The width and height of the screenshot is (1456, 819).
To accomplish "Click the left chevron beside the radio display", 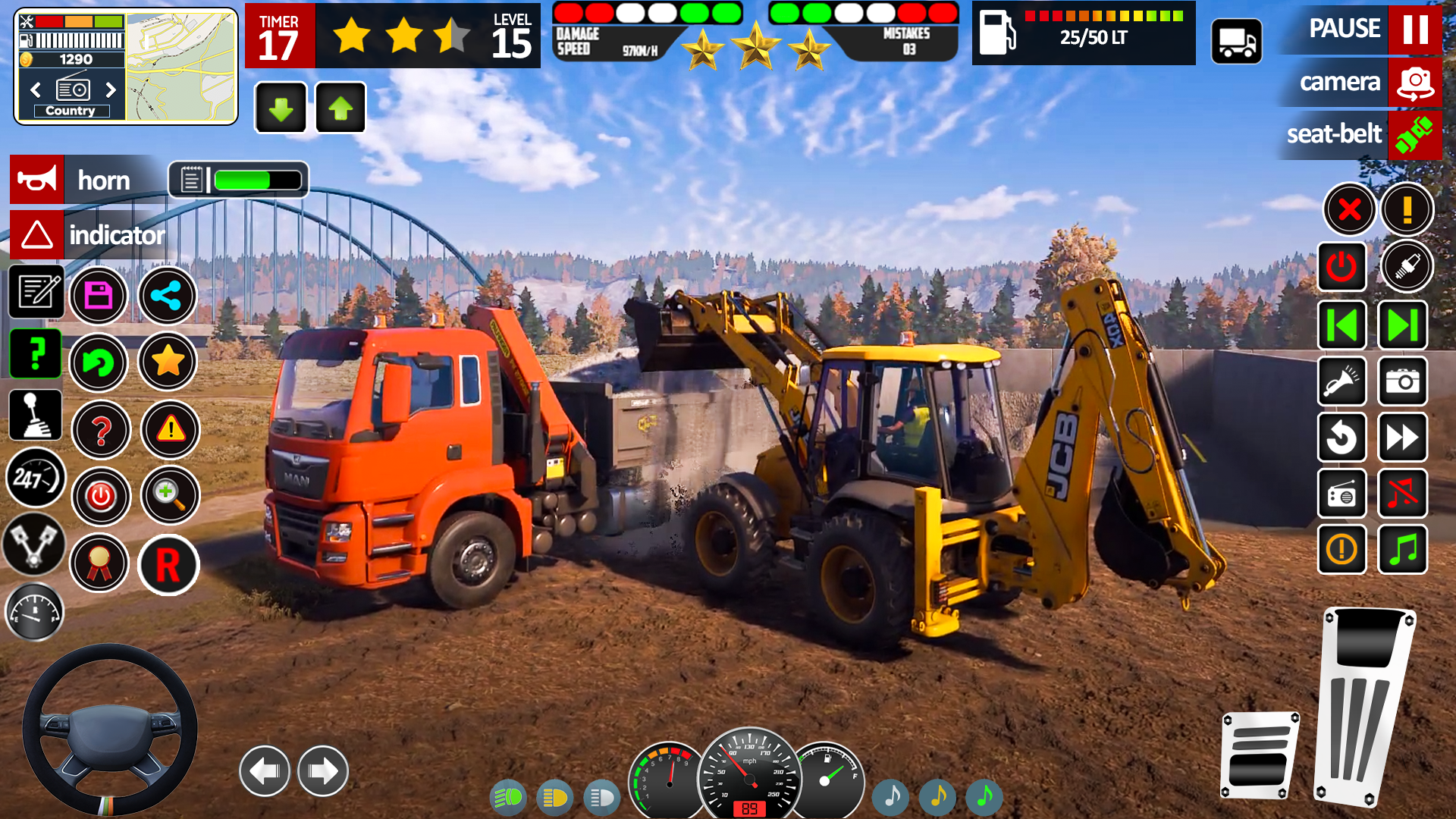I will [x=34, y=90].
